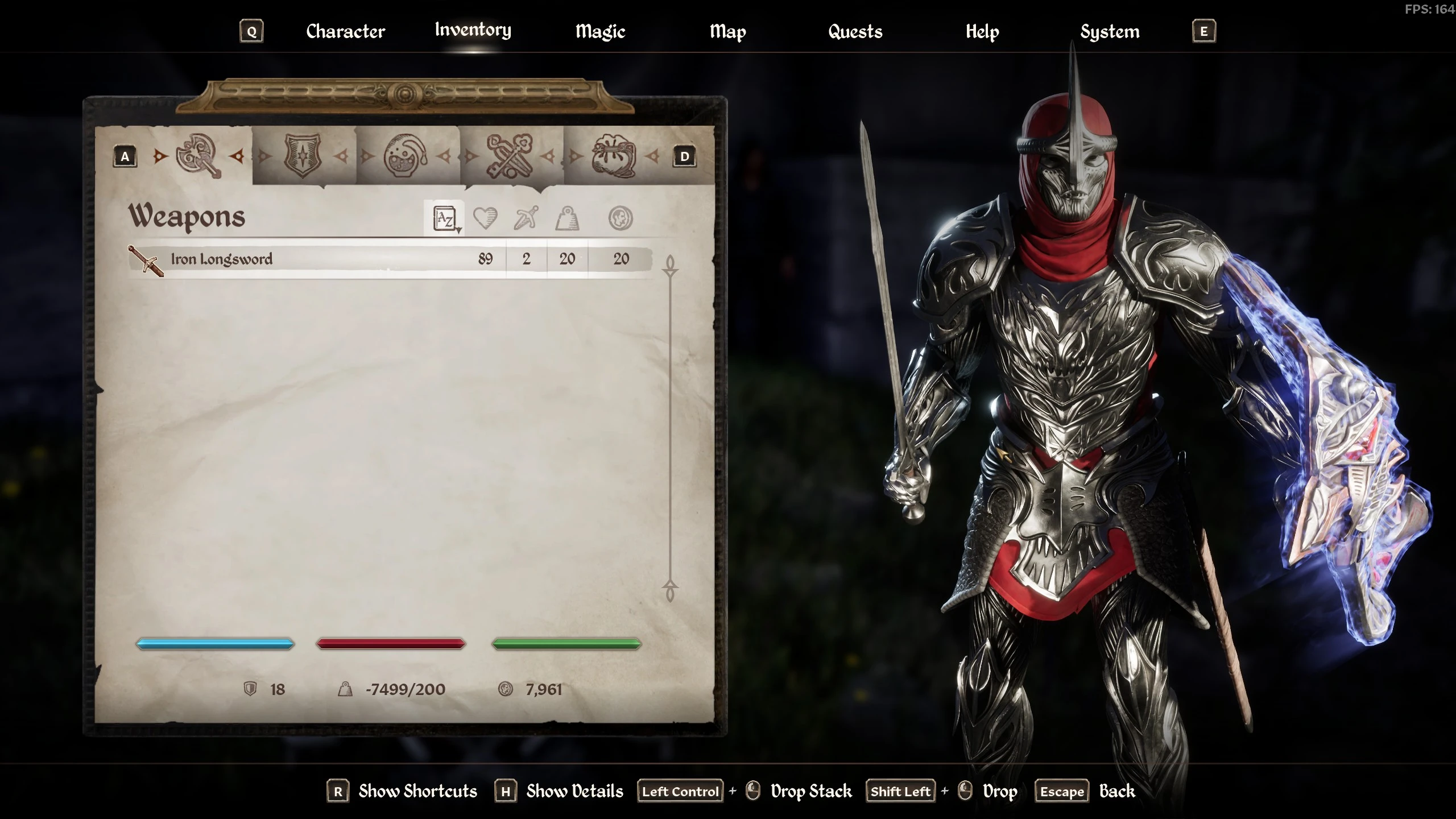This screenshot has width=1456, height=819.
Task: Sort weapons by the coin value column
Action: pos(621,218)
